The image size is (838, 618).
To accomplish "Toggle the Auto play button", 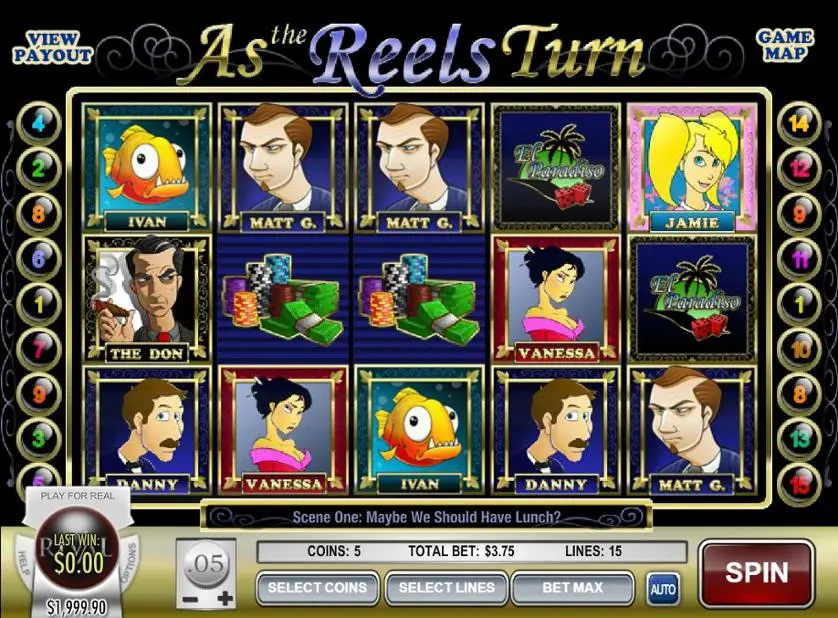I will (x=663, y=589).
